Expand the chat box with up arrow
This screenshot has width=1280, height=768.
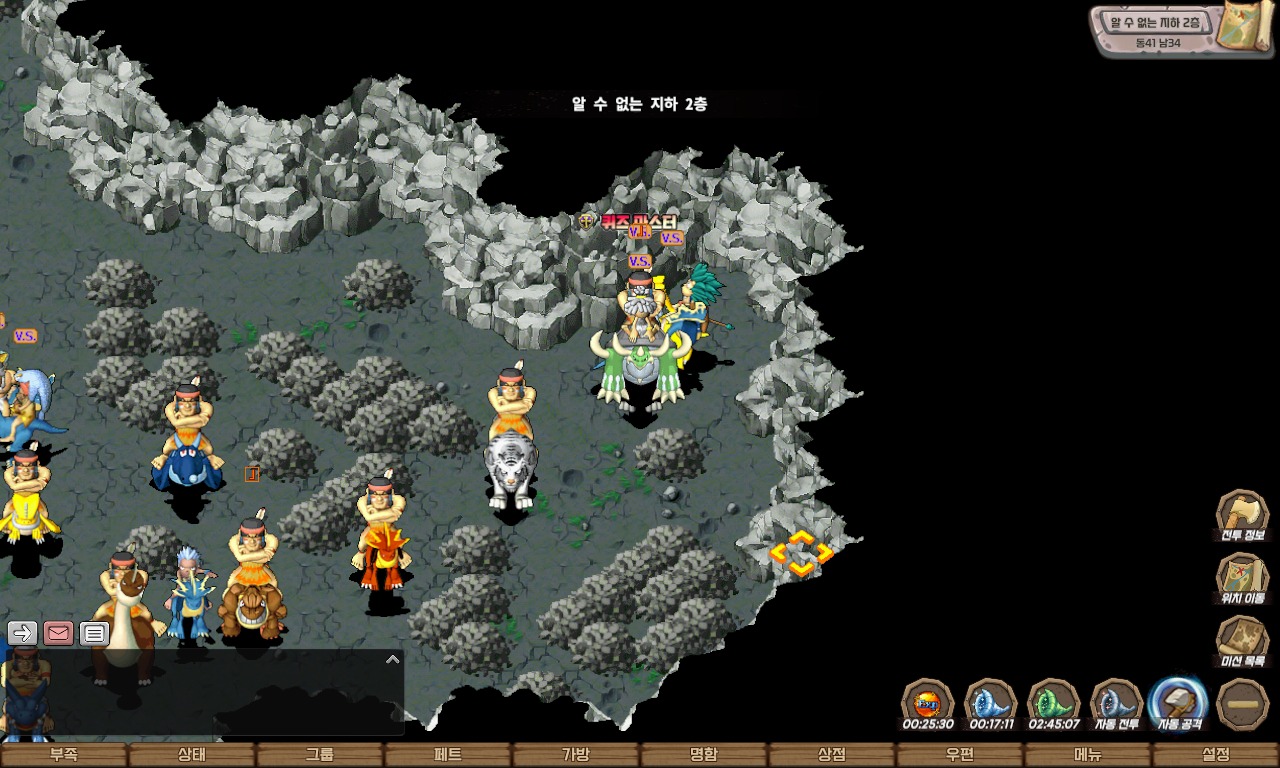pyautogui.click(x=392, y=659)
